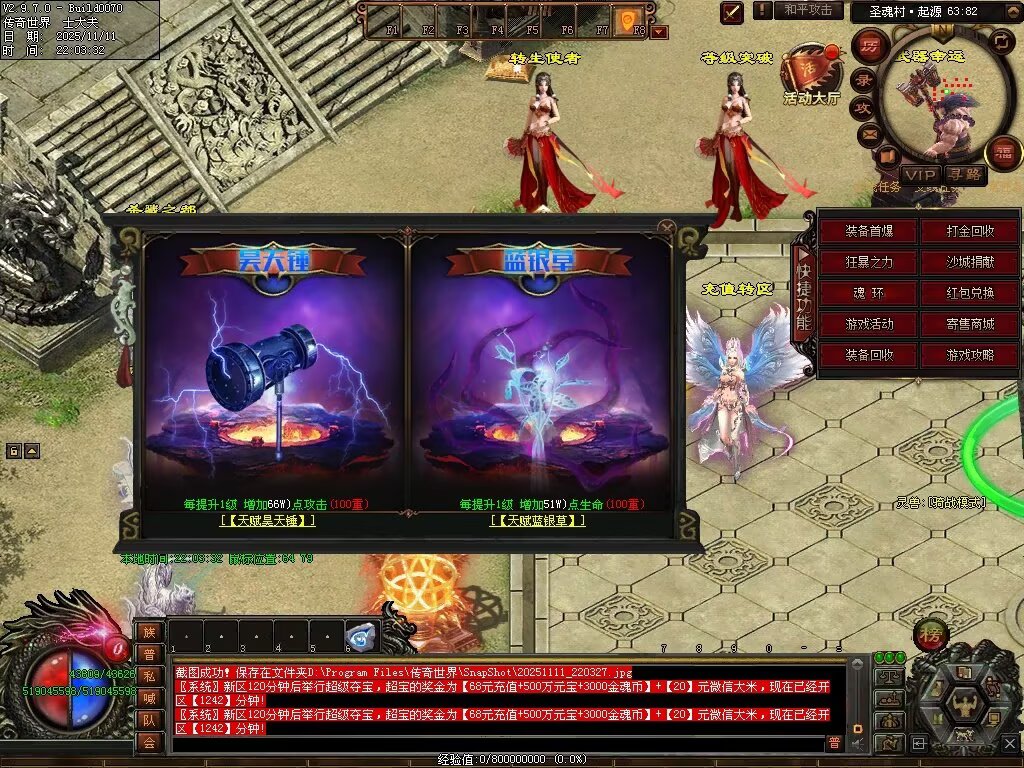Image resolution: width=1024 pixels, height=768 pixels.
Task: Open the 魂环 shortcut
Action: 869,294
